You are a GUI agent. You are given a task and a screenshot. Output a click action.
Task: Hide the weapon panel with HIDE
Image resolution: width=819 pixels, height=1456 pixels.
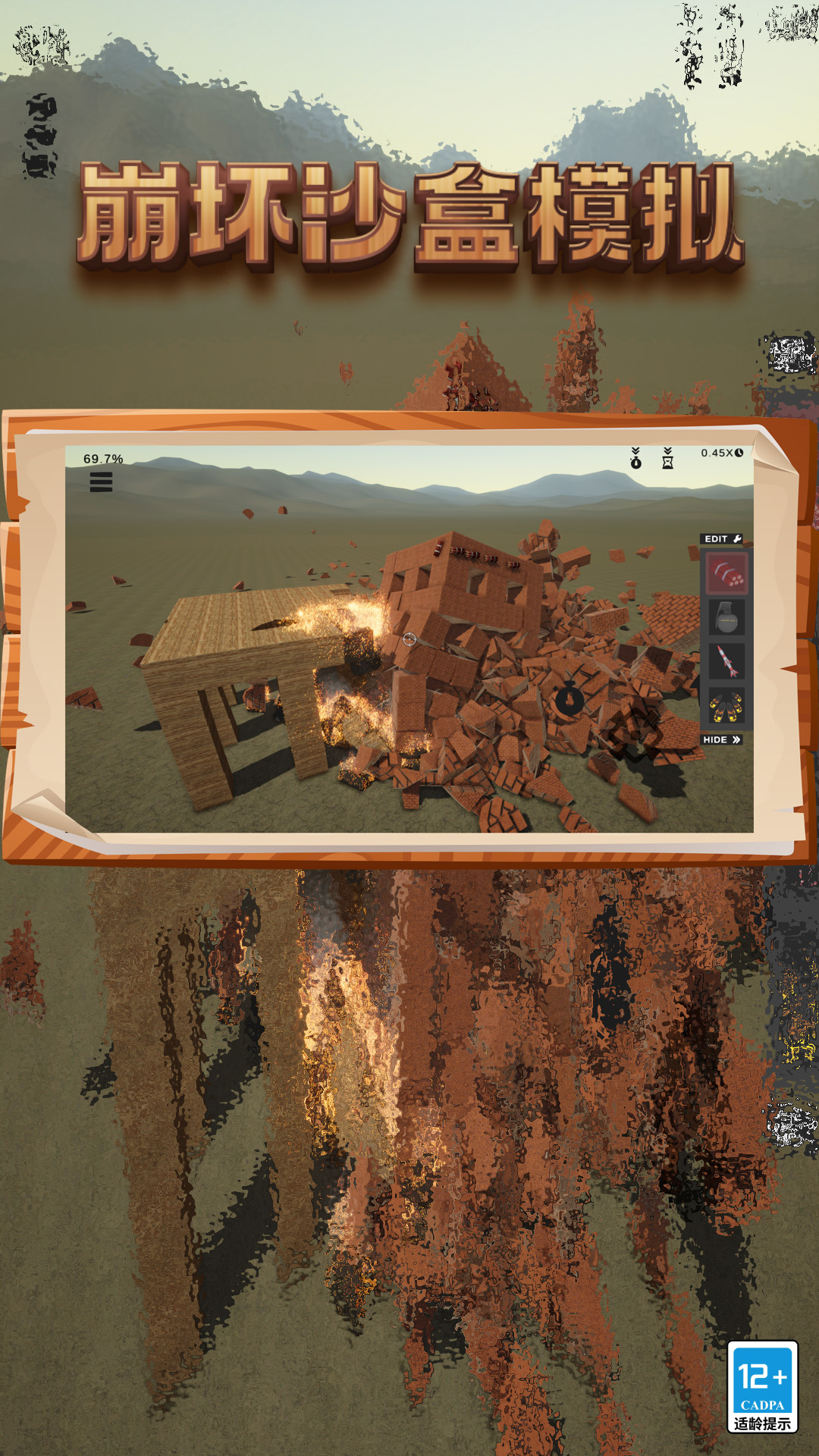click(x=721, y=740)
